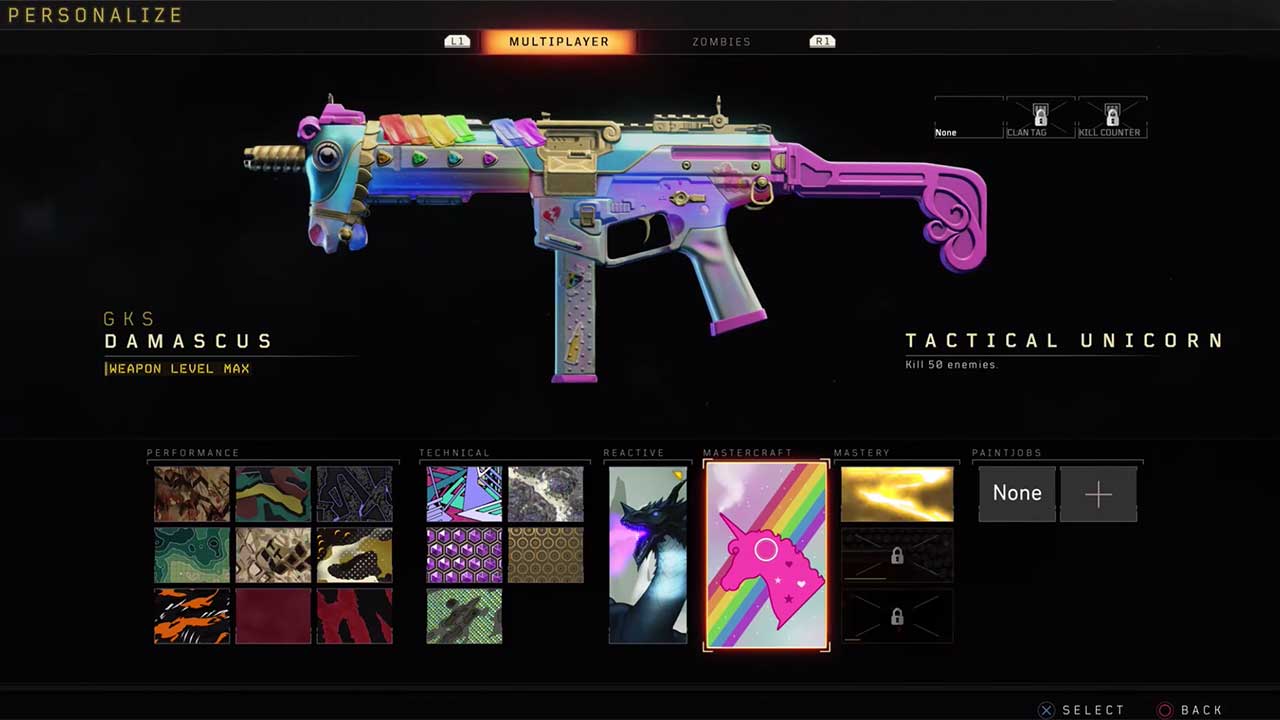This screenshot has width=1280, height=720.
Task: Set paintjob to None
Action: click(1017, 493)
